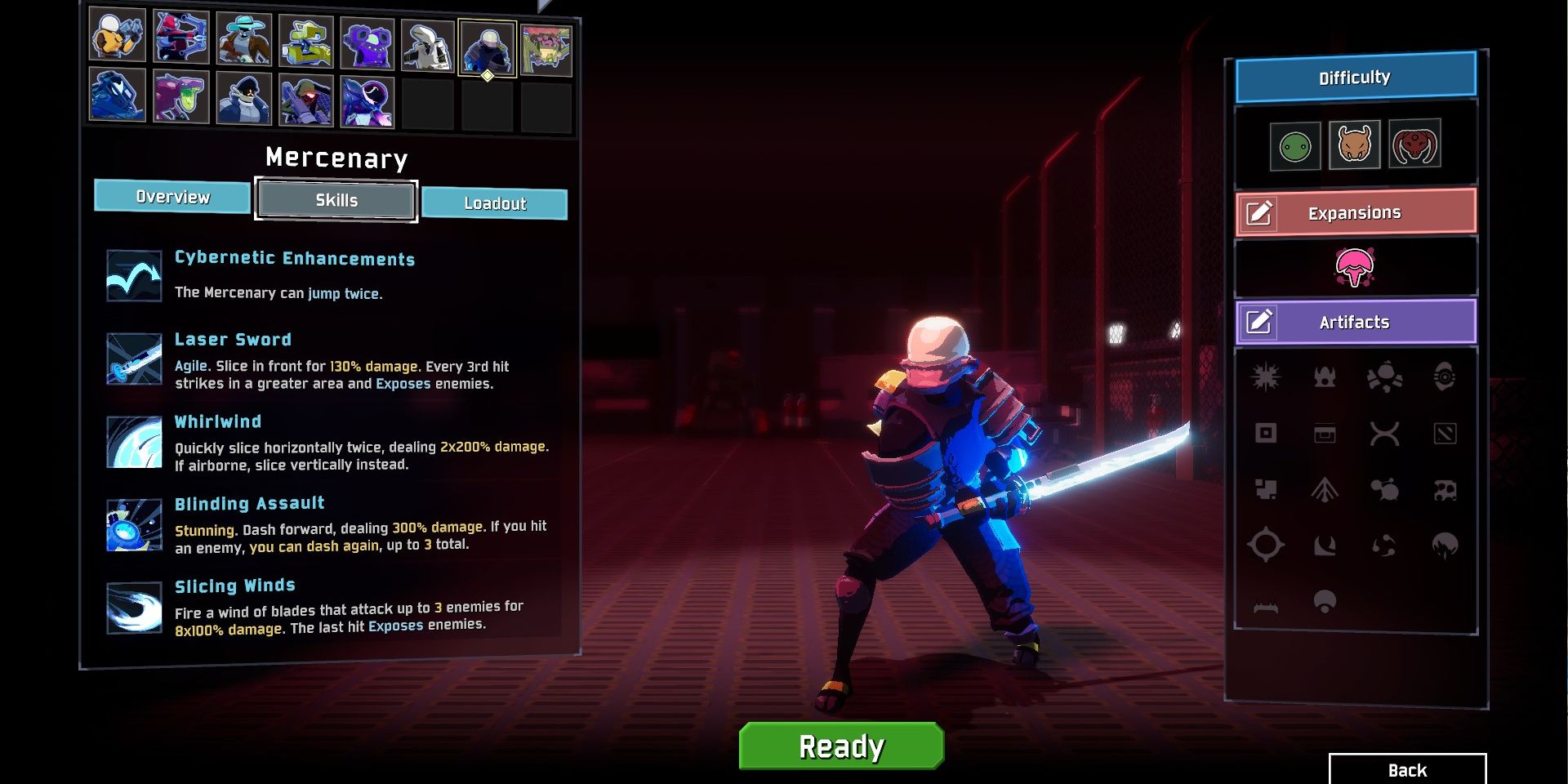
Task: Set difficulty to green Drizzle icon
Action: point(1295,147)
